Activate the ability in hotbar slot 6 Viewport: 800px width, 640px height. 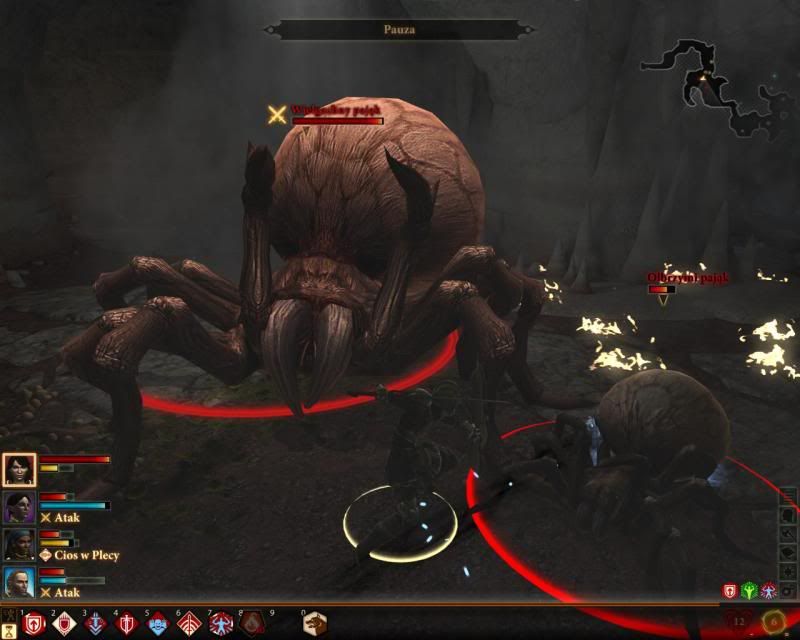coord(189,624)
